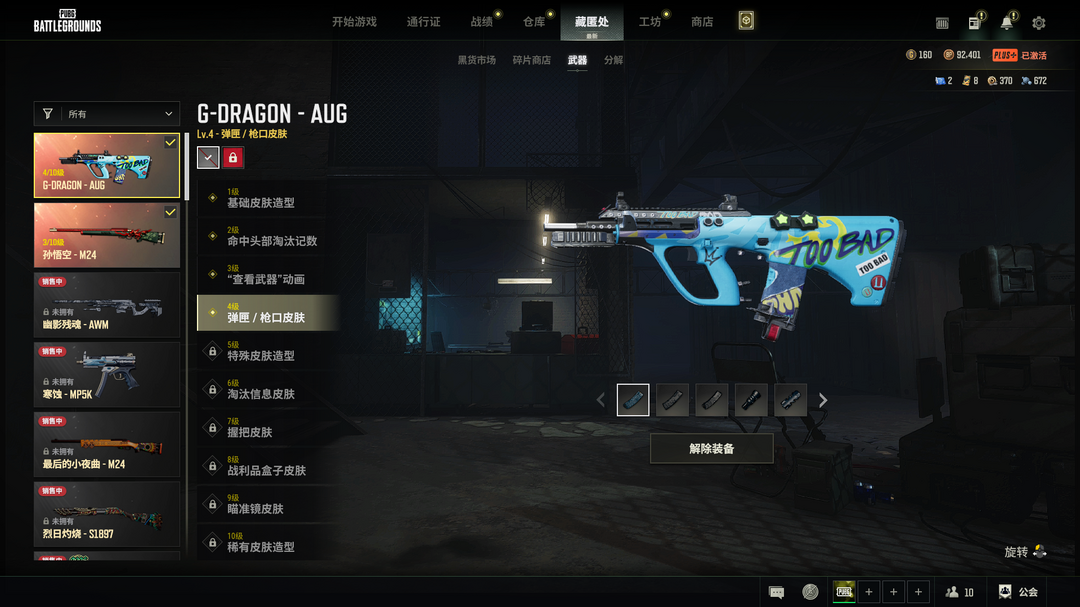Select the 孙悟空 - M24 weapon skin
This screenshot has height=607, width=1080.
(x=107, y=236)
